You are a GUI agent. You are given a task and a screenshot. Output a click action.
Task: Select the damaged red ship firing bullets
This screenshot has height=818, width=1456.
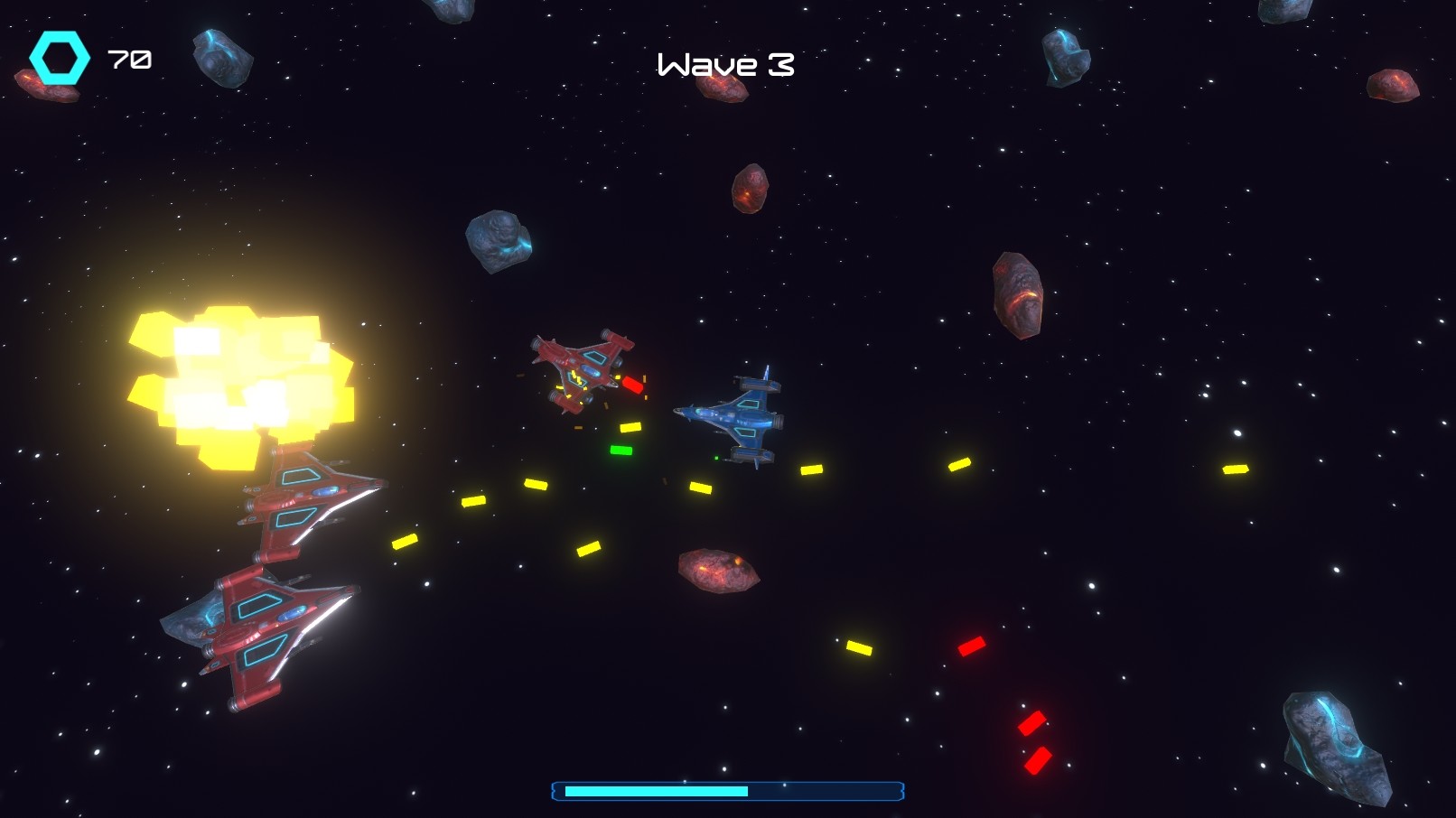(583, 368)
